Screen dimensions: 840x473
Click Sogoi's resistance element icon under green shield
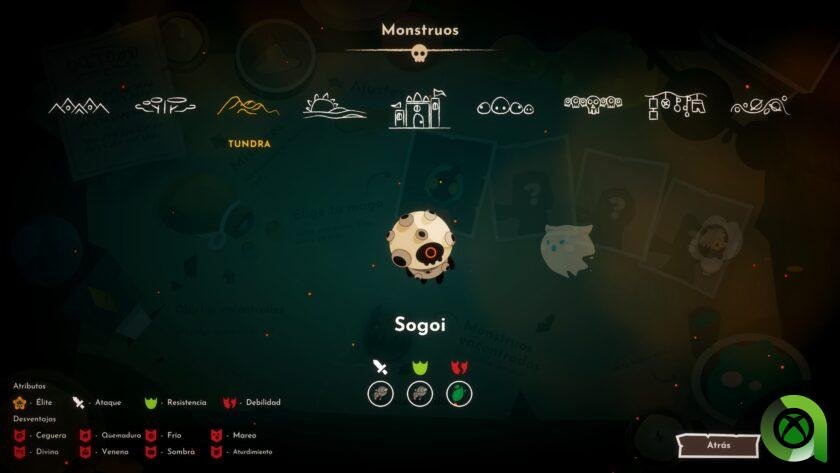[x=420, y=393]
